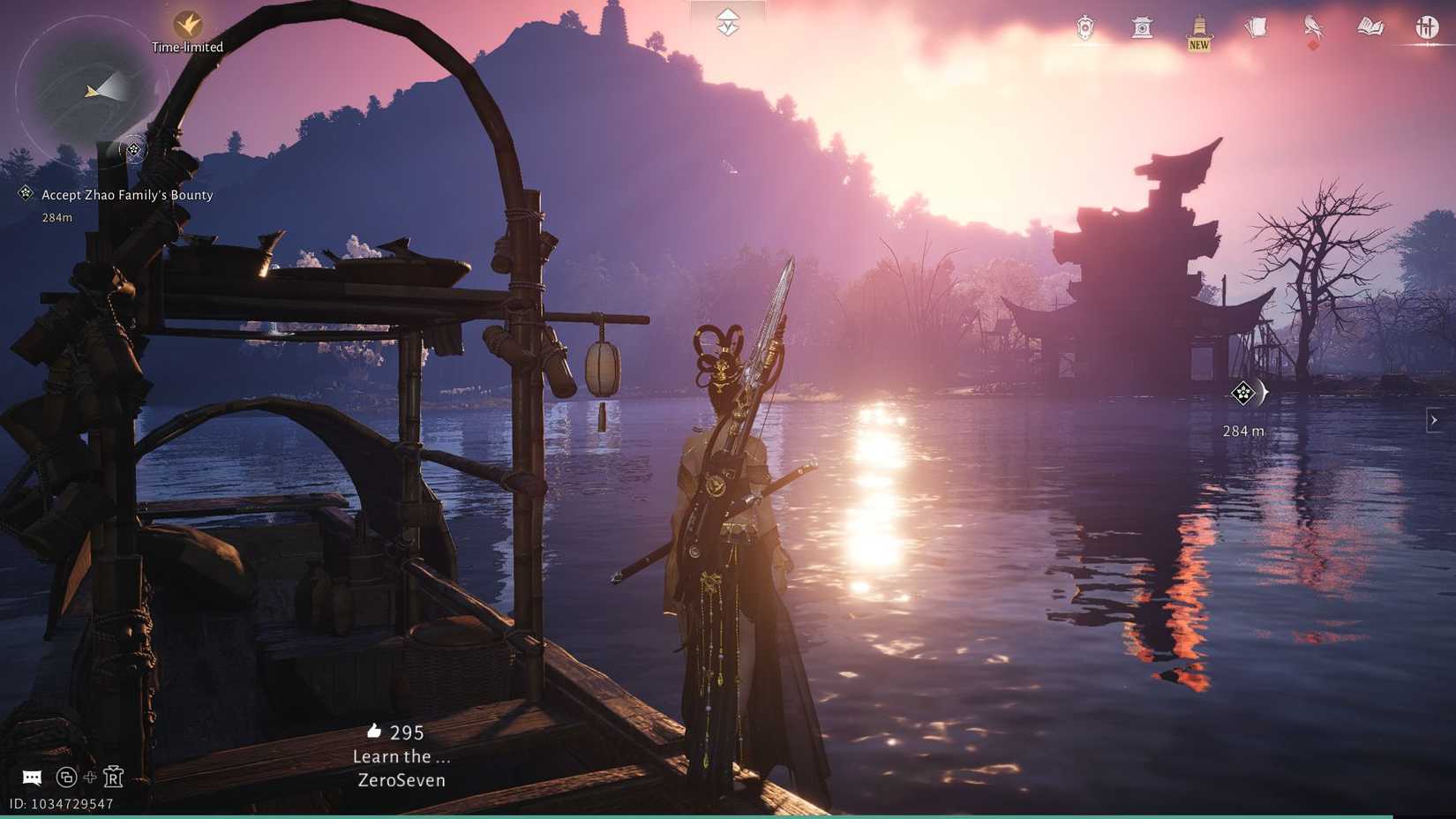Select the shield emblem icon in top toolbar
The width and height of the screenshot is (1456, 819).
point(1084,28)
